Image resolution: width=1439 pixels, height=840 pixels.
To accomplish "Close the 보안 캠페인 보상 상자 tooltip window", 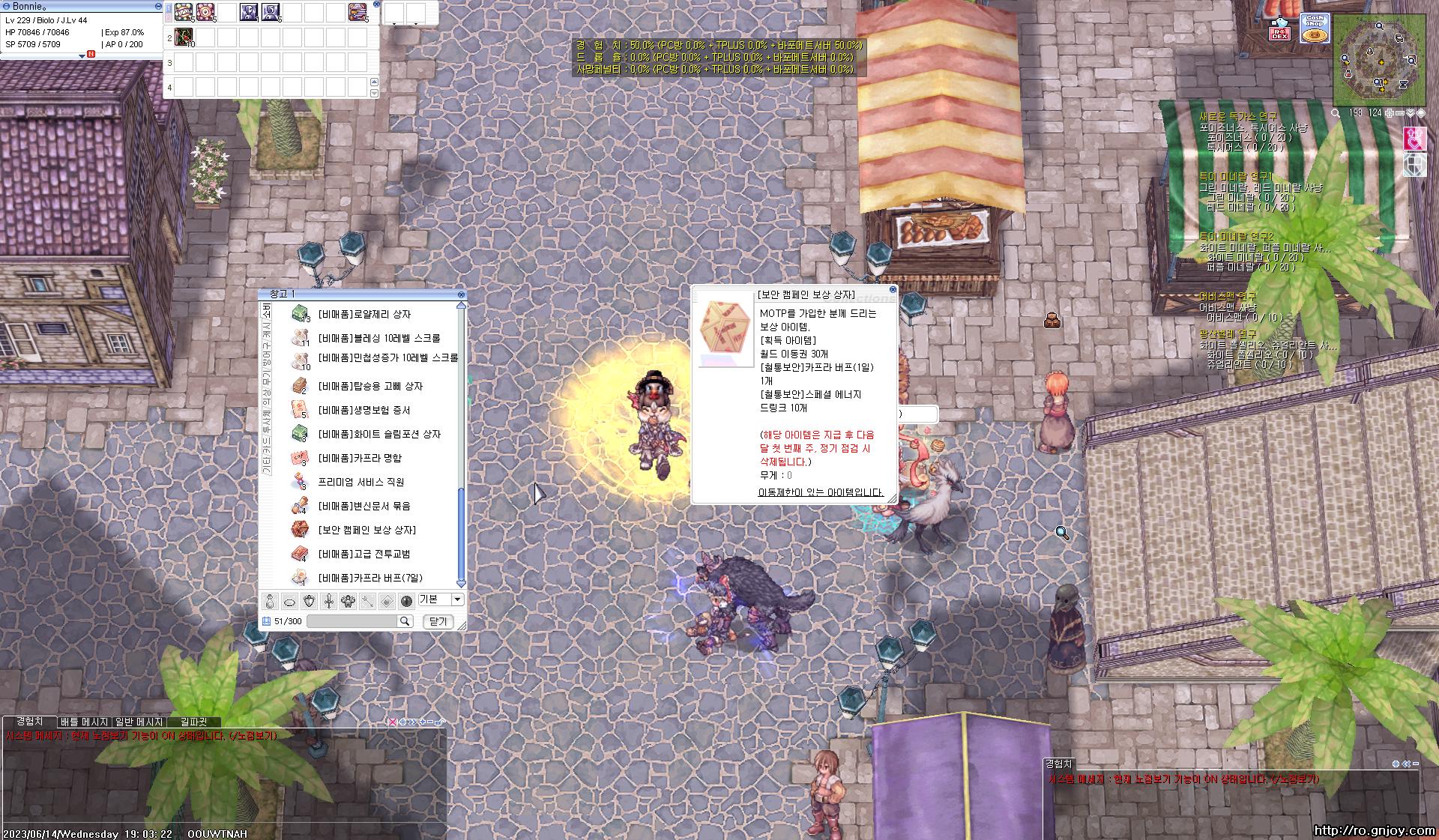I will tap(893, 289).
